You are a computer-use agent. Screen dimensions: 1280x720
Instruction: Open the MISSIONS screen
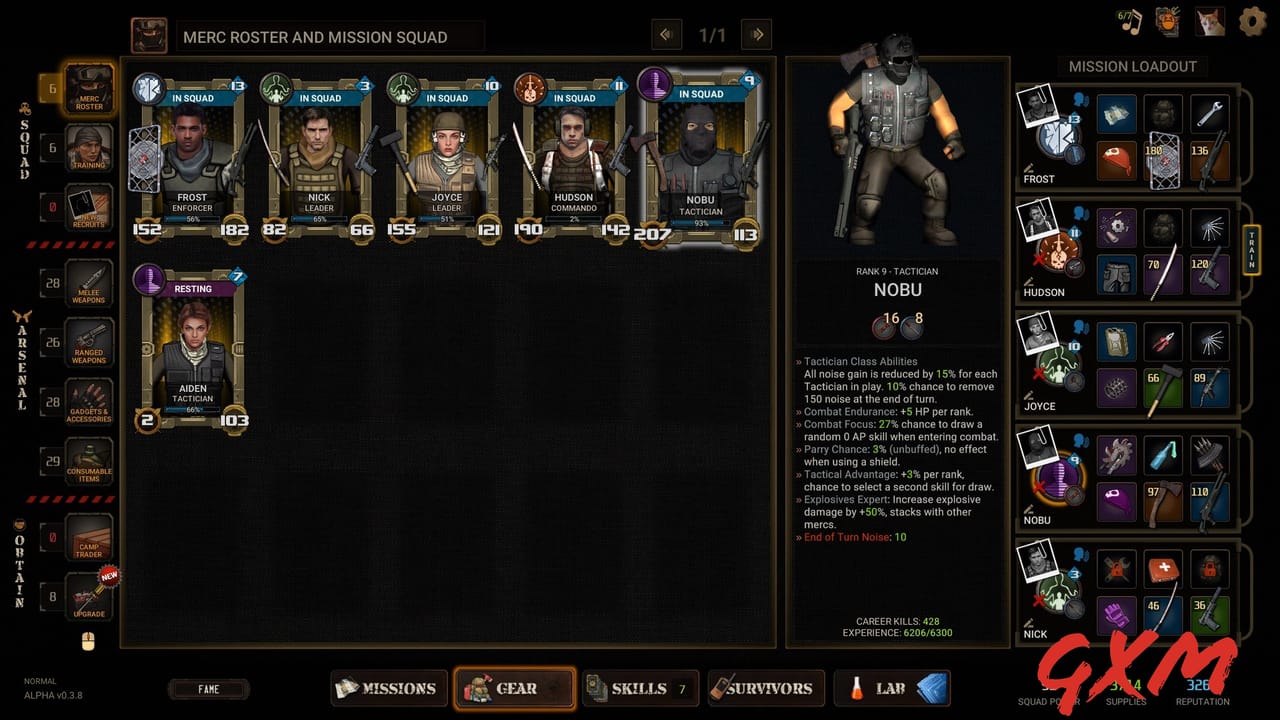pos(388,688)
